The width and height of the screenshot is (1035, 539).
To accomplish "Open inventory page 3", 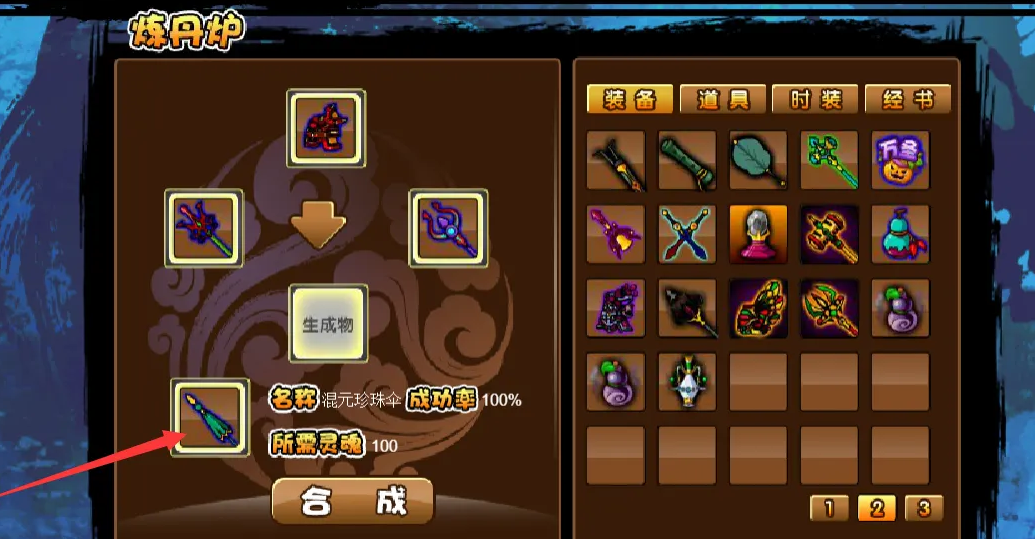I will (x=923, y=508).
